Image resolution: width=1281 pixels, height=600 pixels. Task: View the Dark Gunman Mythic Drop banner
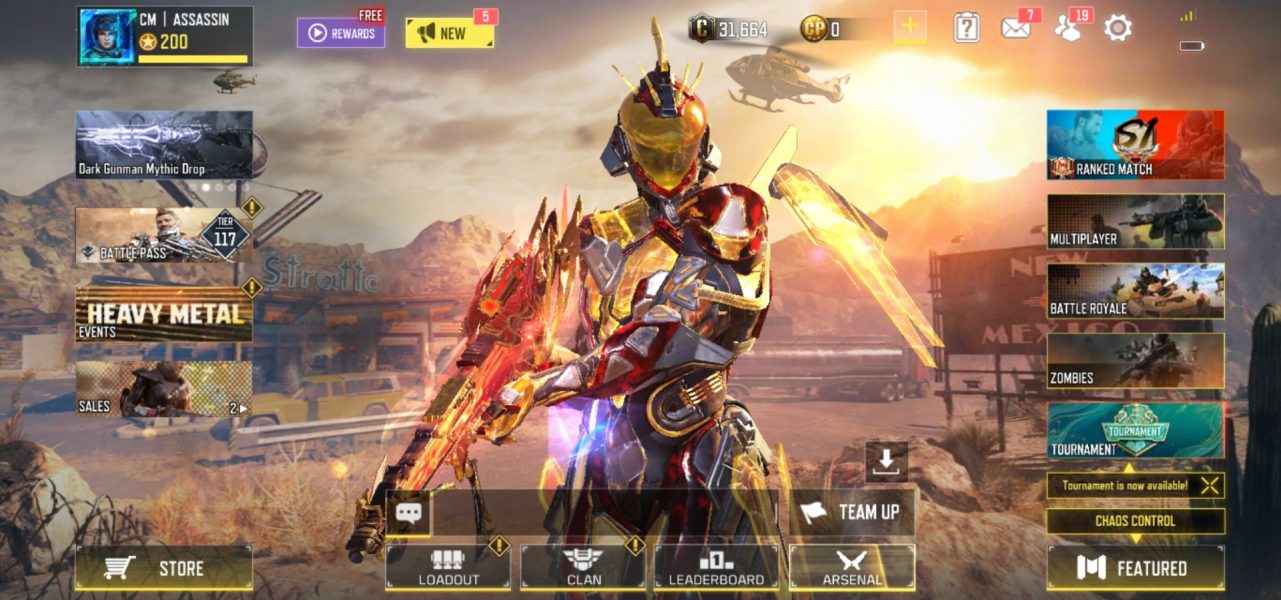pyautogui.click(x=164, y=144)
